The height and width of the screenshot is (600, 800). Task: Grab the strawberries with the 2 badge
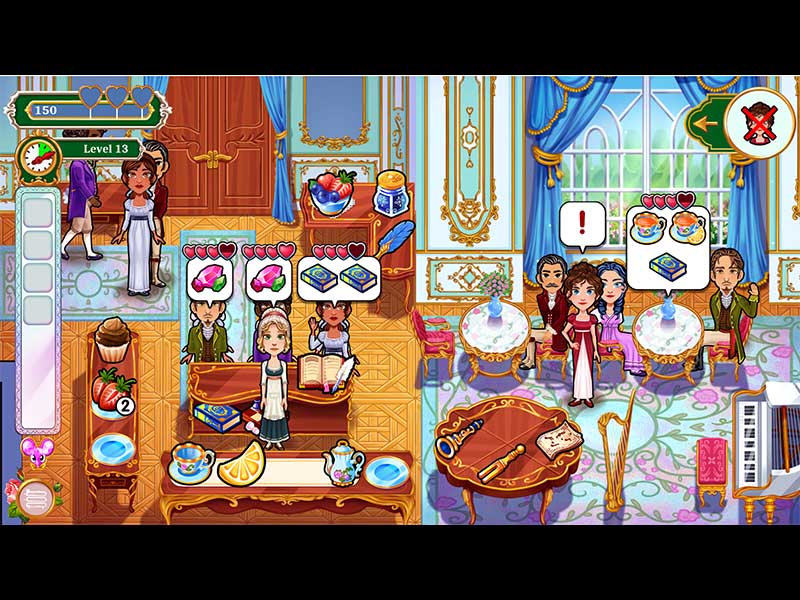tap(112, 390)
